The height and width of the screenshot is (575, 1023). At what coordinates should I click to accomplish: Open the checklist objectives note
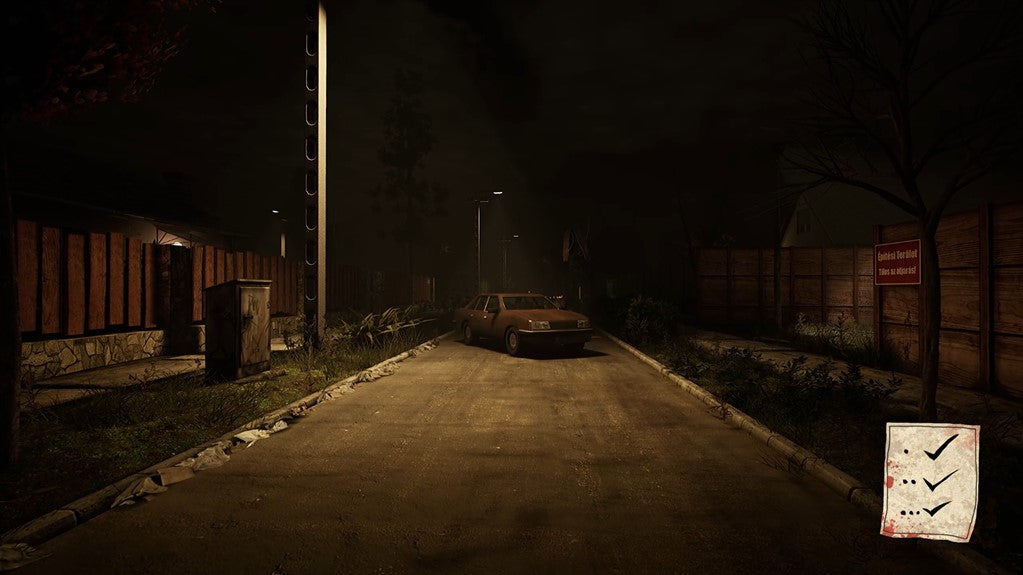tap(930, 481)
